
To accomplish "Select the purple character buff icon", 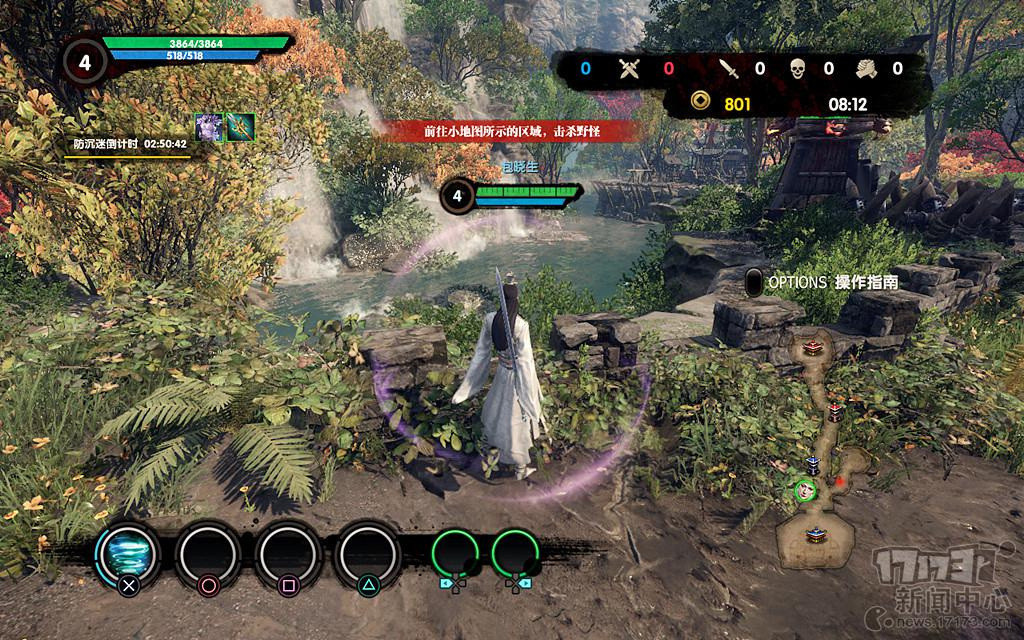I will 209,127.
